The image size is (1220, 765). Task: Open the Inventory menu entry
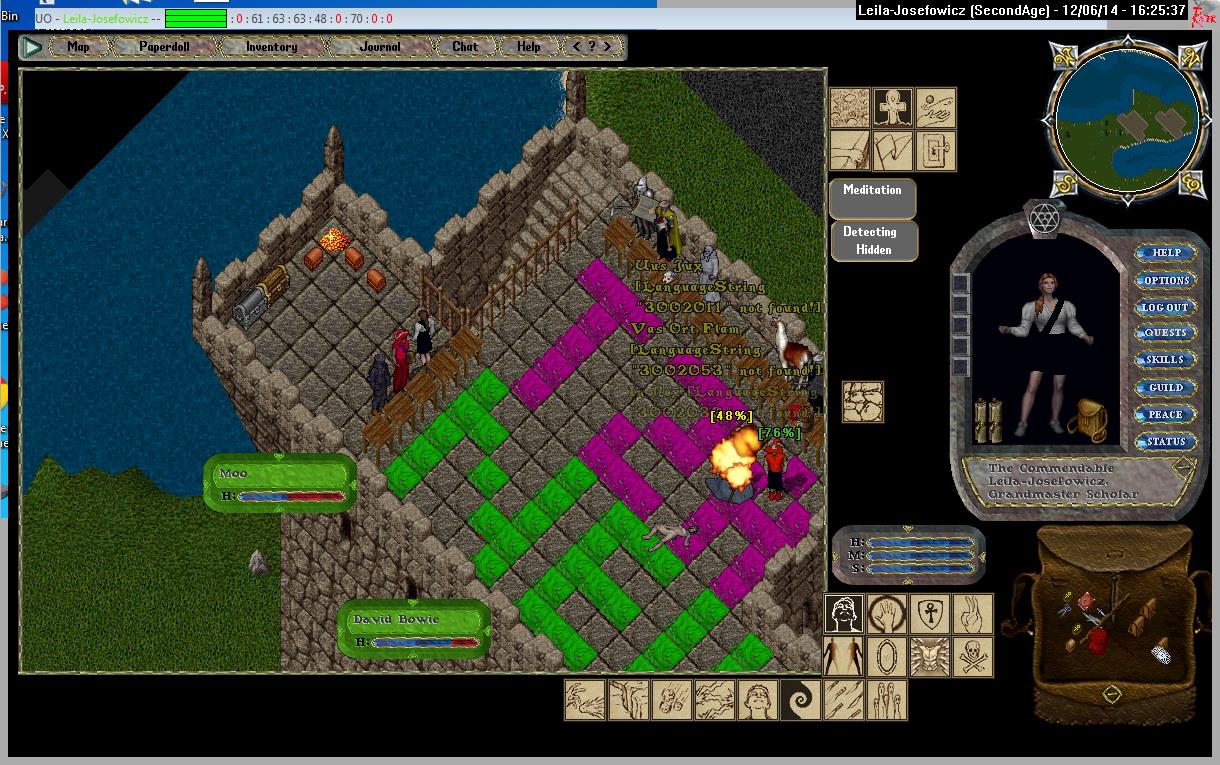(271, 47)
